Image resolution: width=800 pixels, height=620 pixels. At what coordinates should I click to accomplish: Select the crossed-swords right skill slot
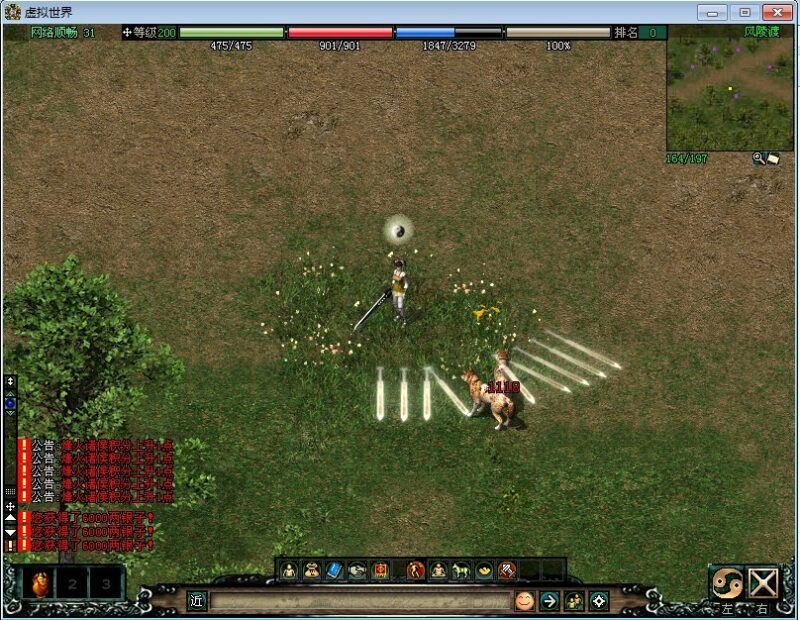[x=764, y=583]
